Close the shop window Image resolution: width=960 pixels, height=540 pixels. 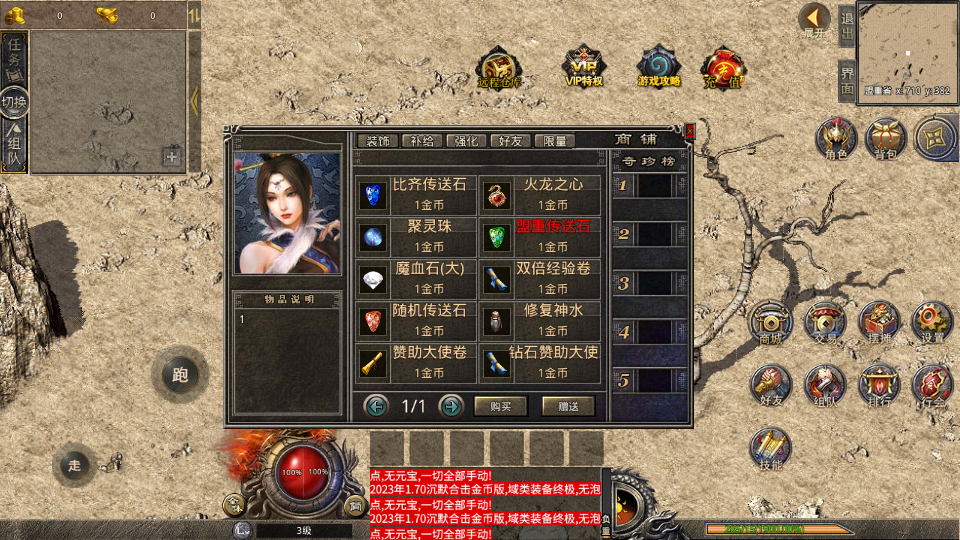tap(690, 130)
